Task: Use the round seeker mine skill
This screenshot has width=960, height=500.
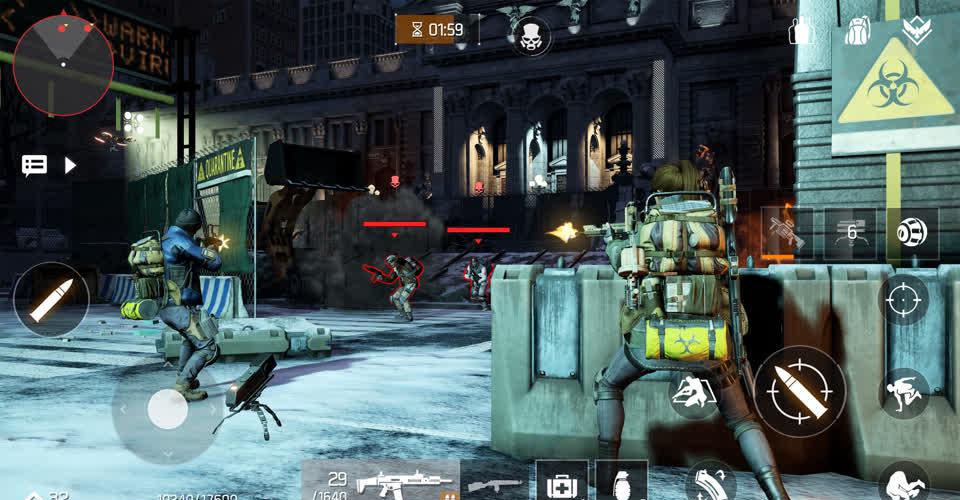Action: [x=912, y=234]
